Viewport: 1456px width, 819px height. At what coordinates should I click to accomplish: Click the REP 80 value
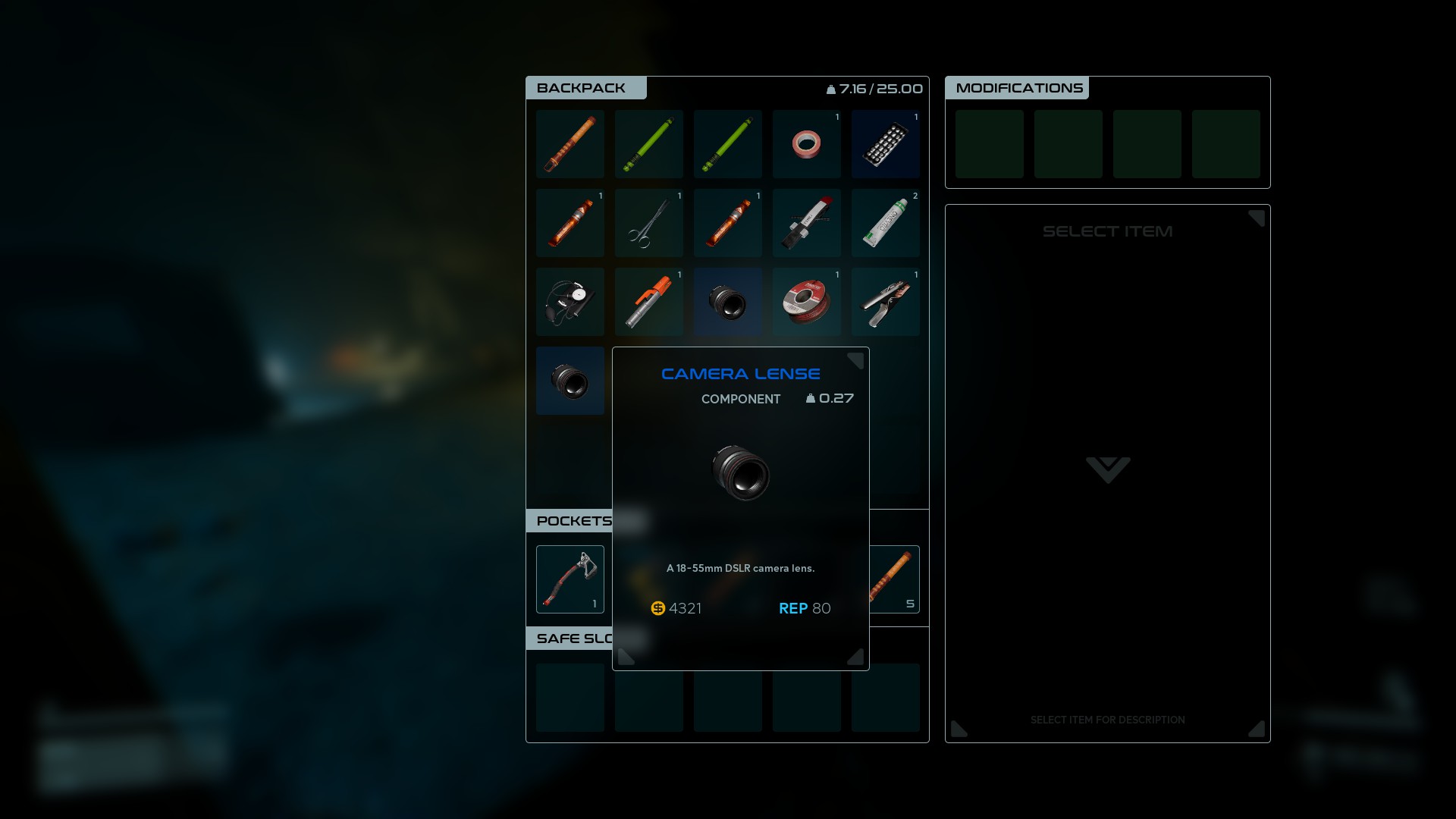tap(805, 608)
